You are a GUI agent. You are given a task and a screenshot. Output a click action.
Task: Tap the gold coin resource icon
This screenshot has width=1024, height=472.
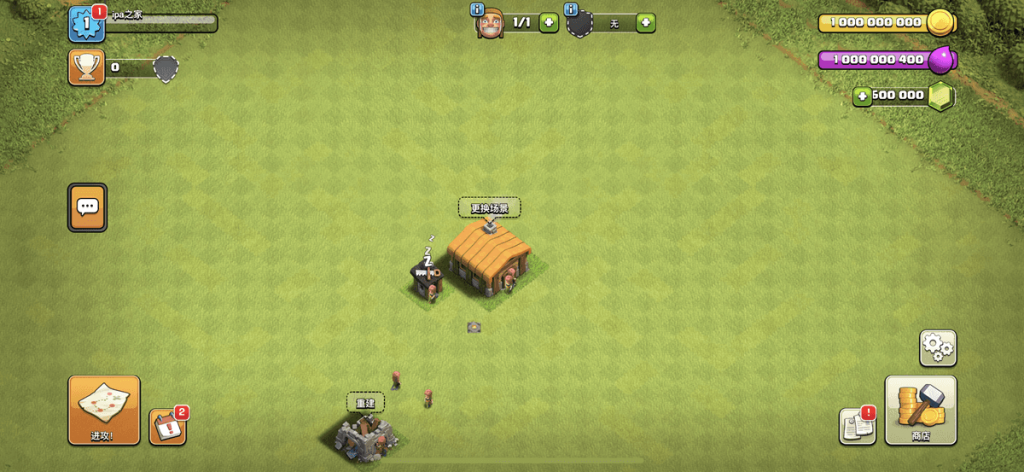click(x=940, y=22)
